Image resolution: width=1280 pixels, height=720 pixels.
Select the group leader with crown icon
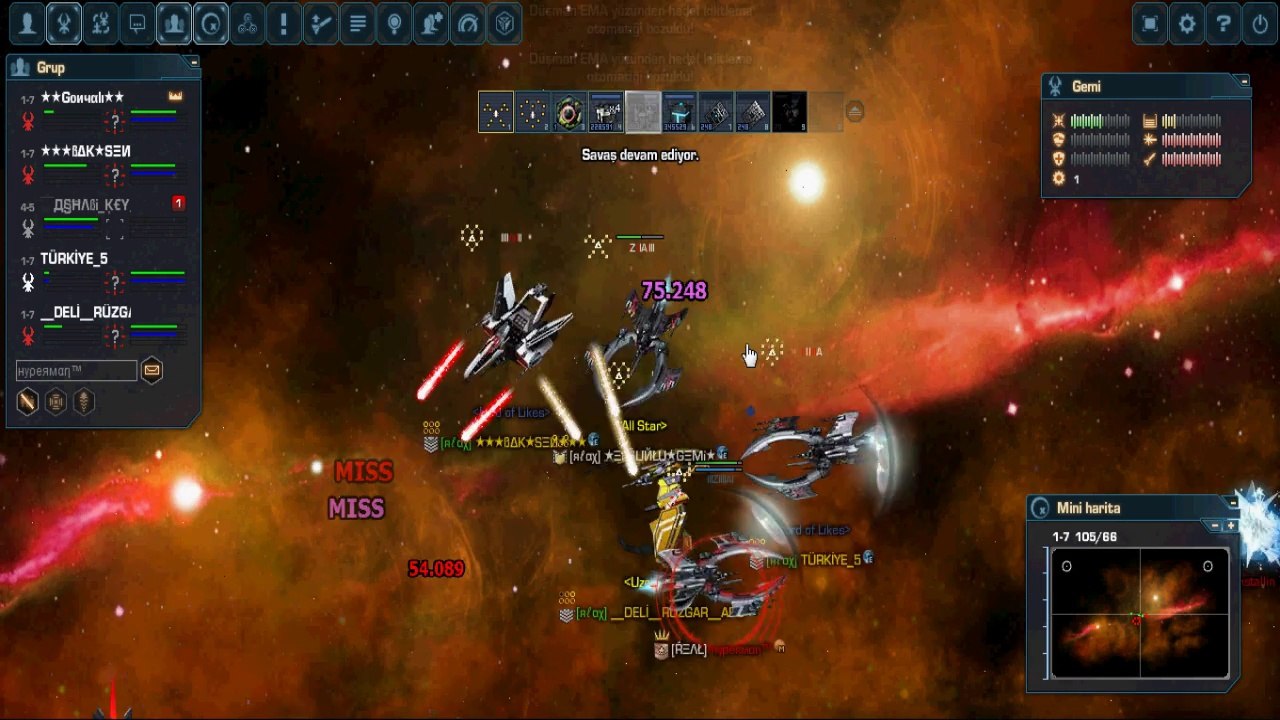(82, 98)
